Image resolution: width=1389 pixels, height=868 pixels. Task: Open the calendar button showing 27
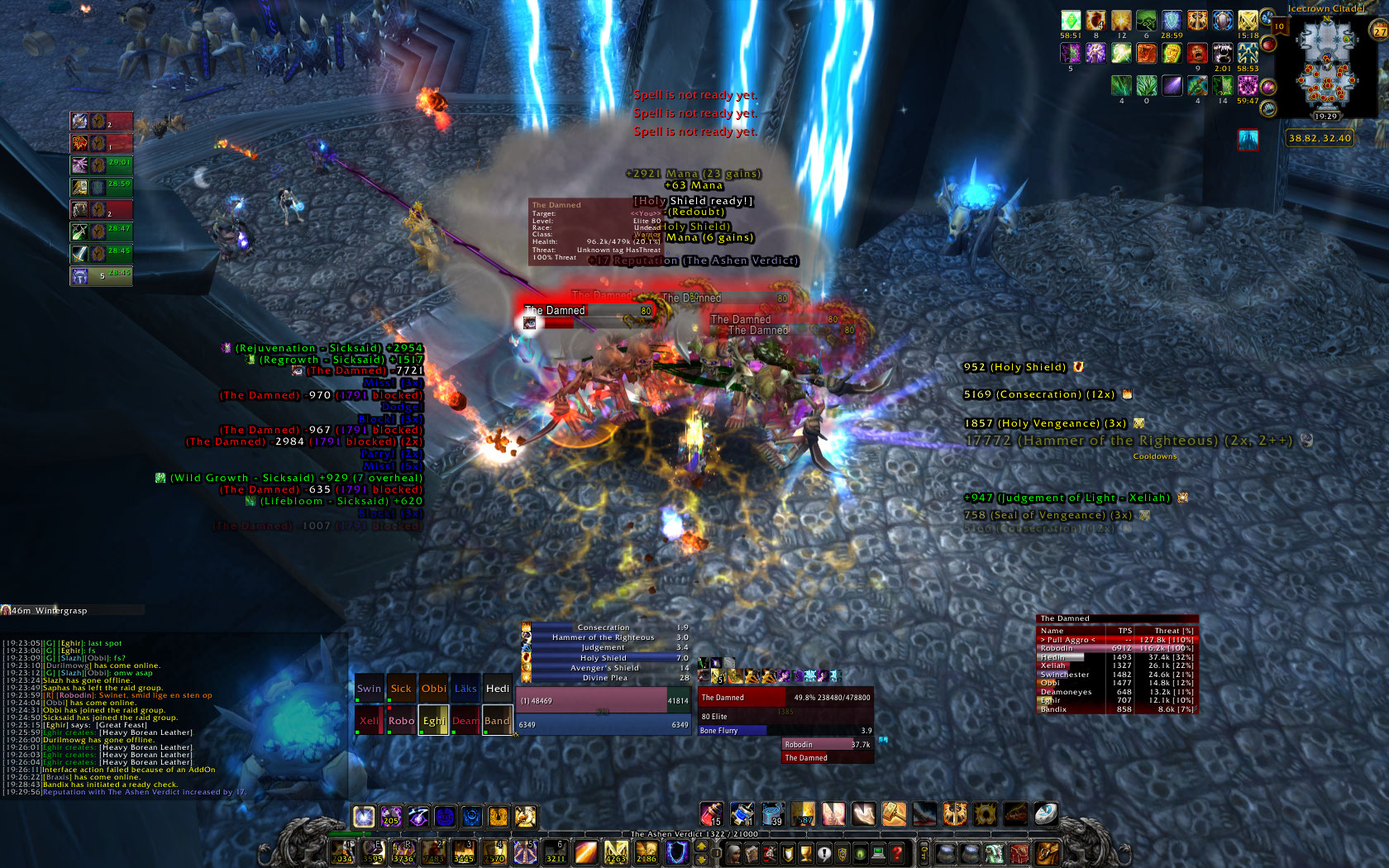pos(1380,31)
